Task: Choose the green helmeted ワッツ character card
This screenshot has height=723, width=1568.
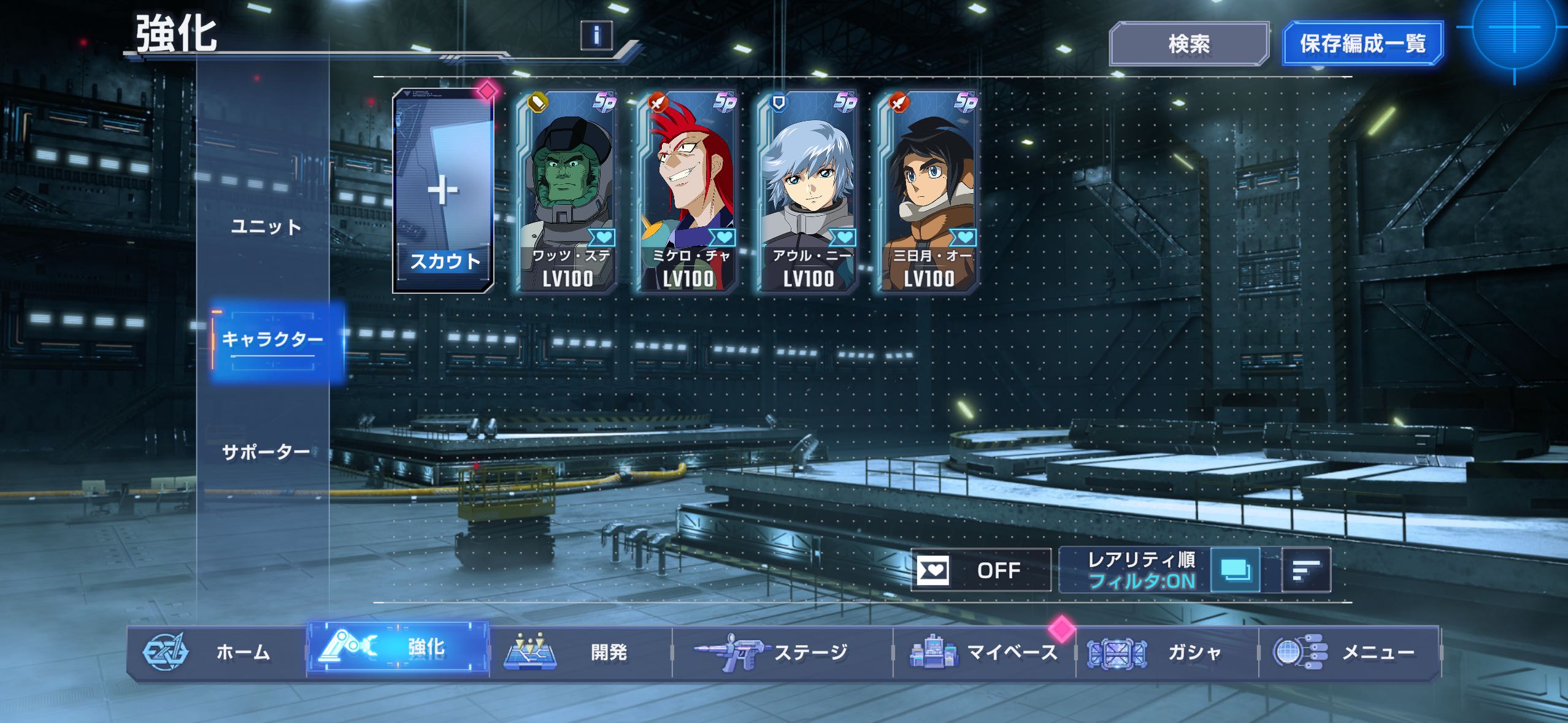Action: pos(567,191)
